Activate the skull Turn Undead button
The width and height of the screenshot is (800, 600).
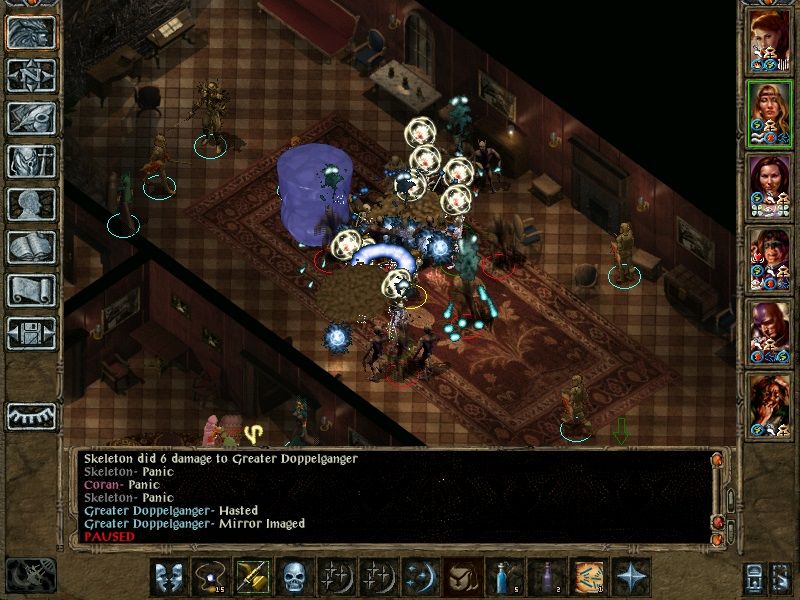pyautogui.click(x=291, y=577)
